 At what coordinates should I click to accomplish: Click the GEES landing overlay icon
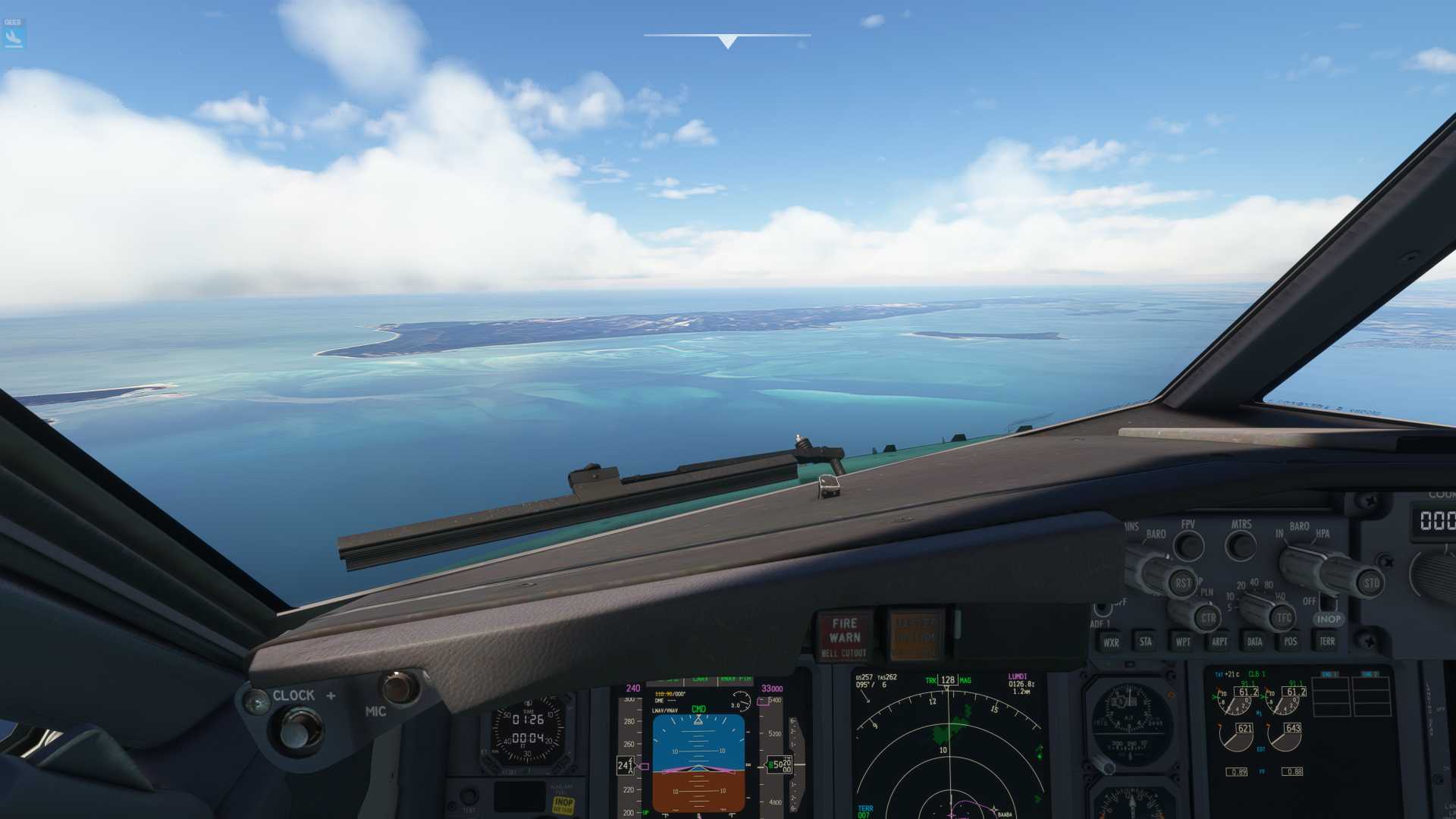tap(14, 35)
